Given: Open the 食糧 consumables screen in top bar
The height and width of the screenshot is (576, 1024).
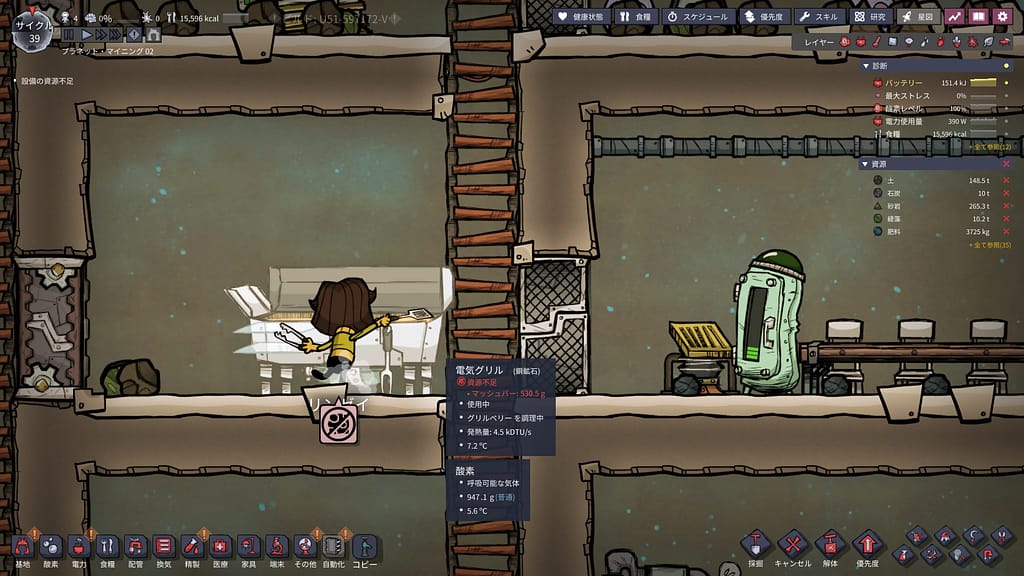Looking at the screenshot, I should (634, 16).
